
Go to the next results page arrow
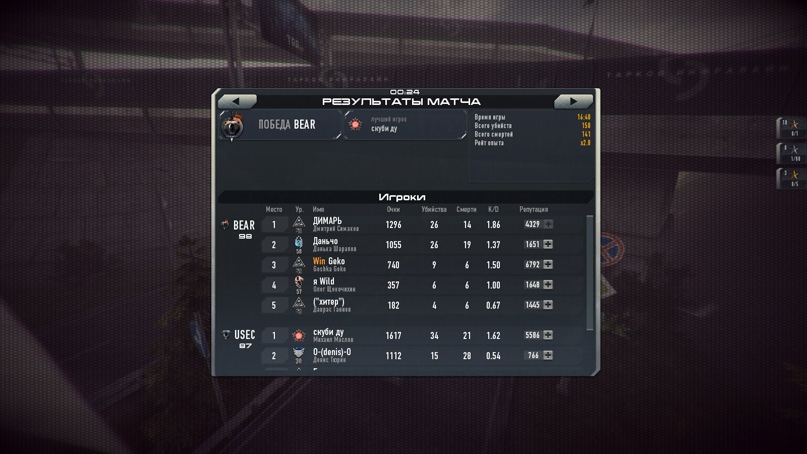(x=573, y=101)
